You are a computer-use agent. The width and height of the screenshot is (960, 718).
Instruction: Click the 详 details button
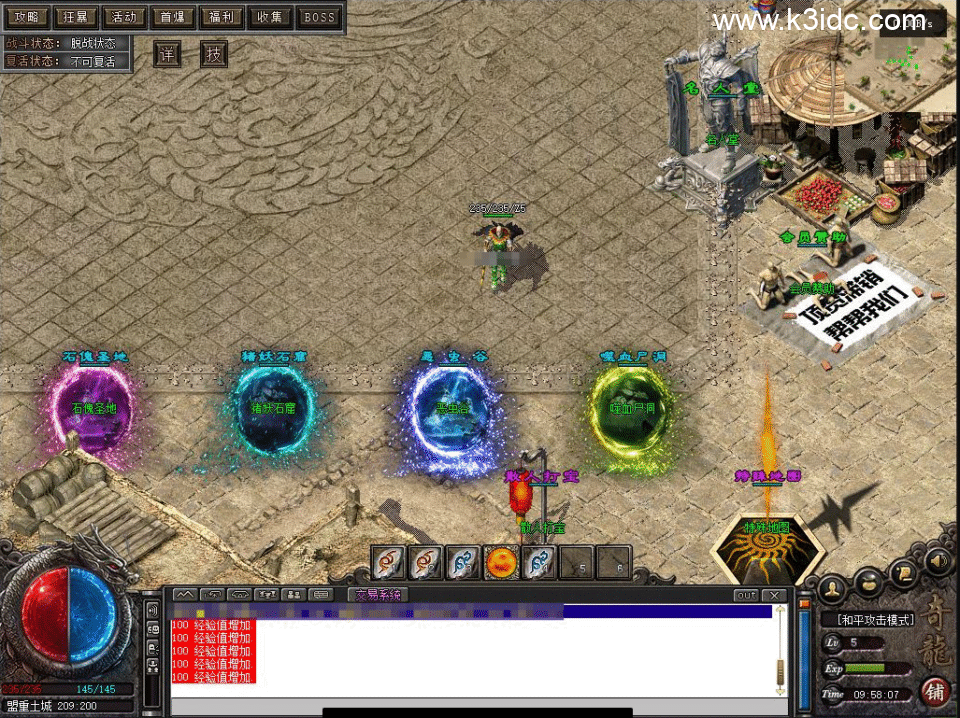pos(168,54)
